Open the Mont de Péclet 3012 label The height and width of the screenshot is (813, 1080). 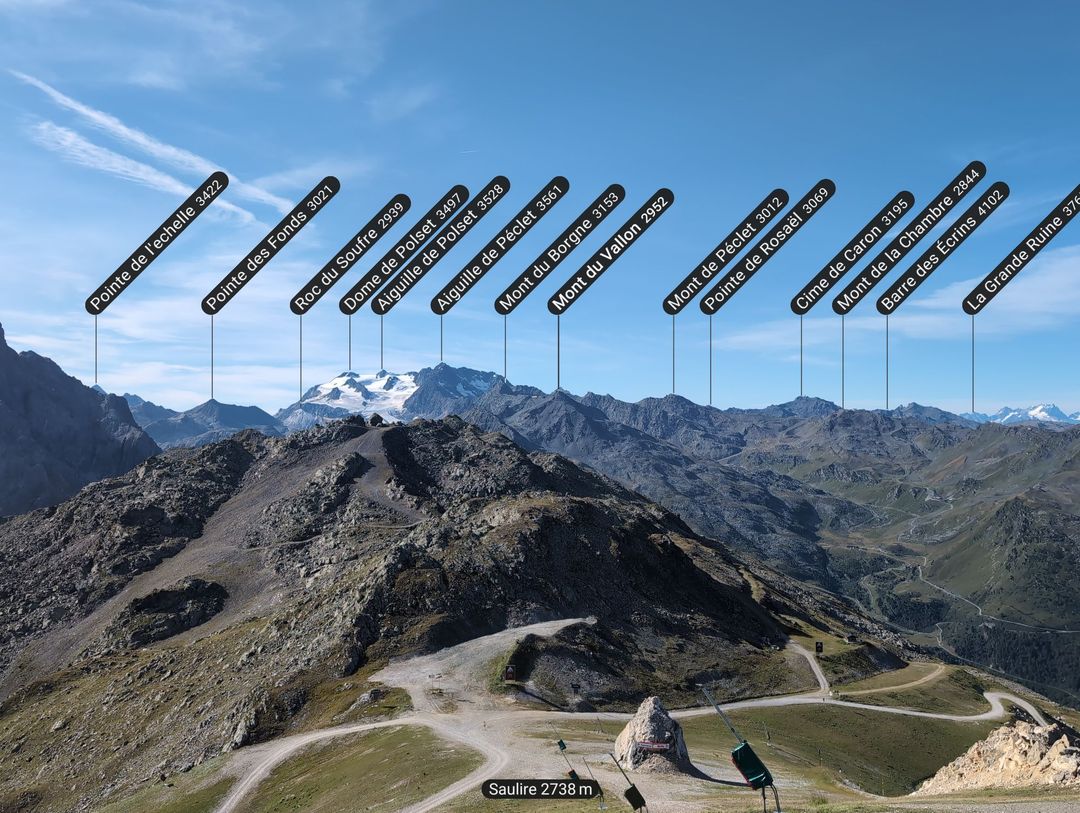coord(726,251)
